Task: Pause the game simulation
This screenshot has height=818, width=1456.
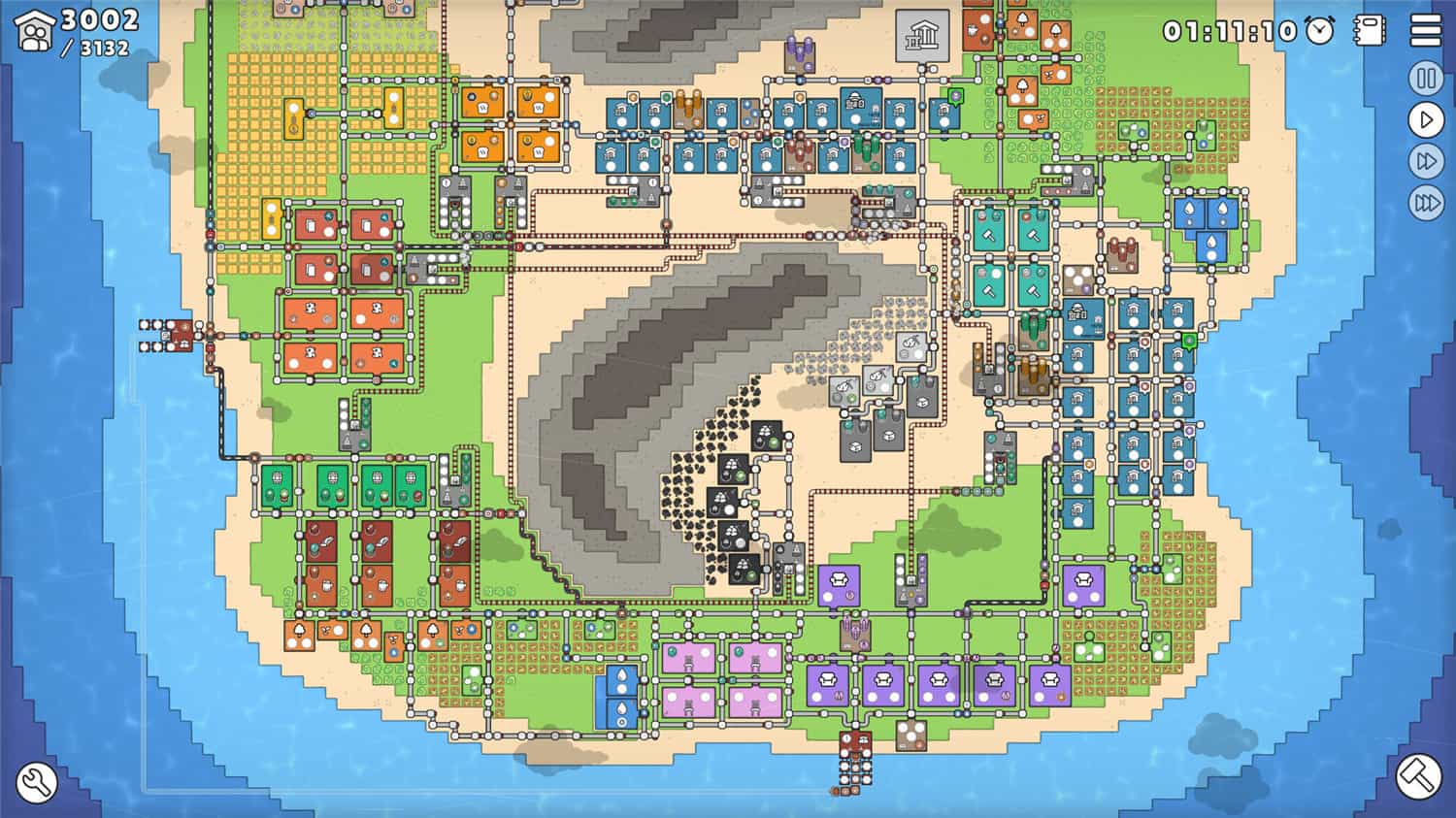Action: click(1424, 79)
